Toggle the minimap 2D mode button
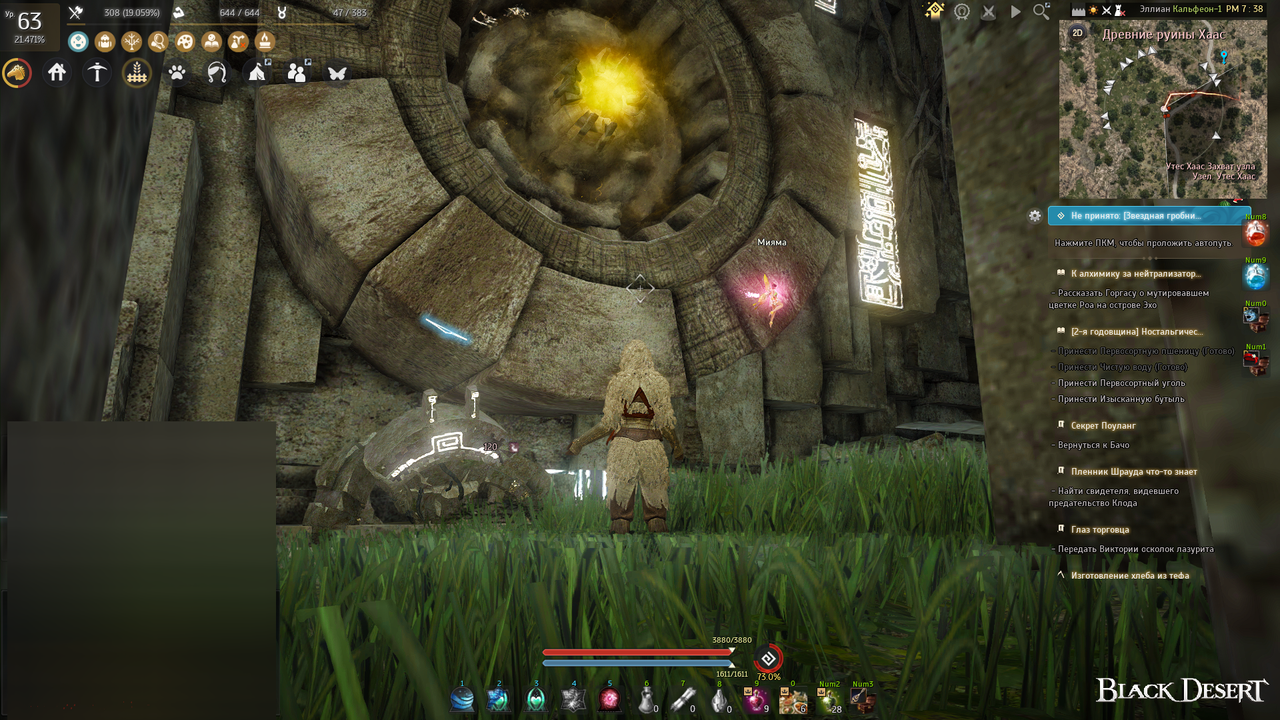The image size is (1280, 720). [1078, 33]
